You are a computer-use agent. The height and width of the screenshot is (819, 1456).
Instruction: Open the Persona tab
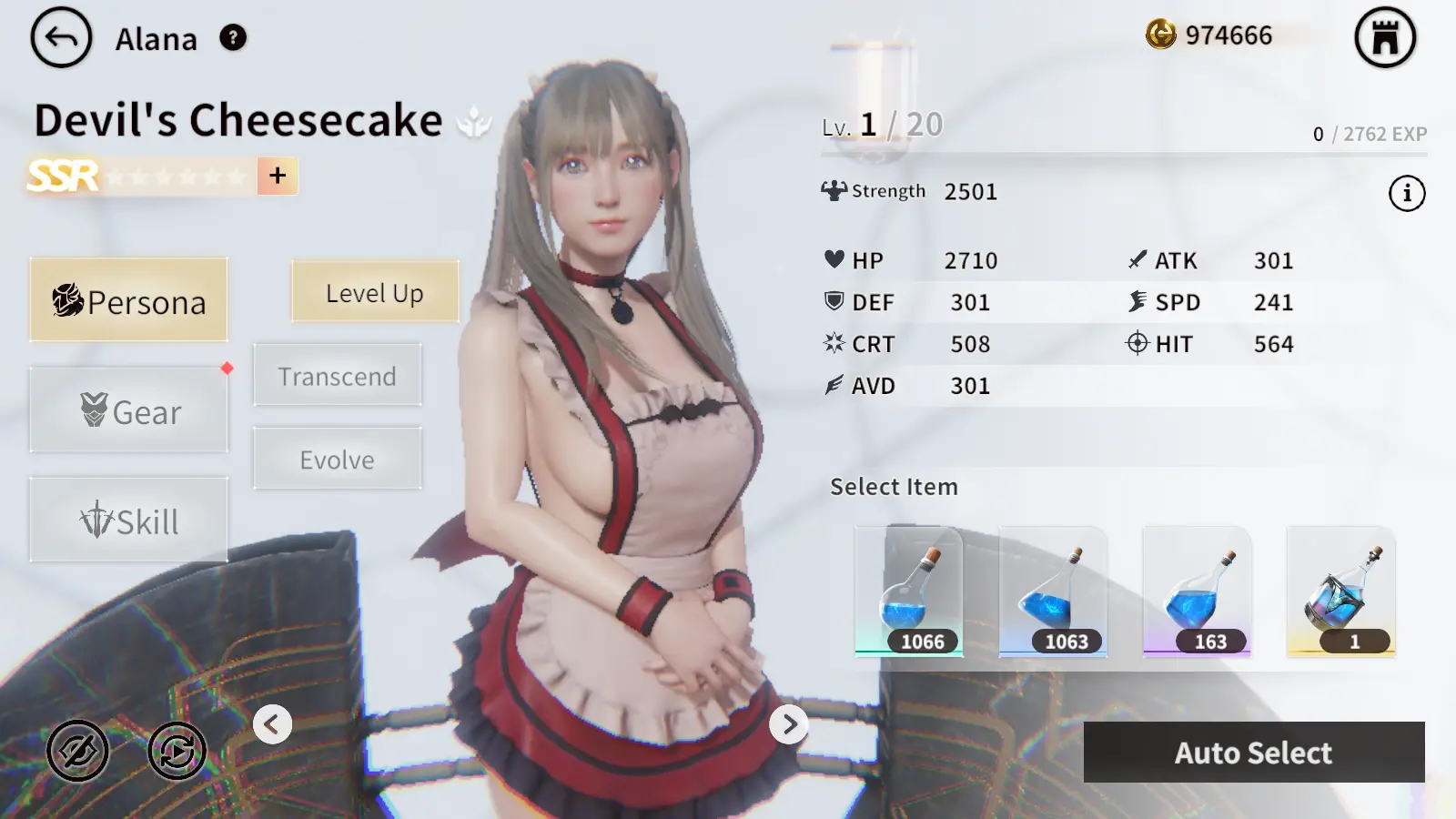coord(129,300)
